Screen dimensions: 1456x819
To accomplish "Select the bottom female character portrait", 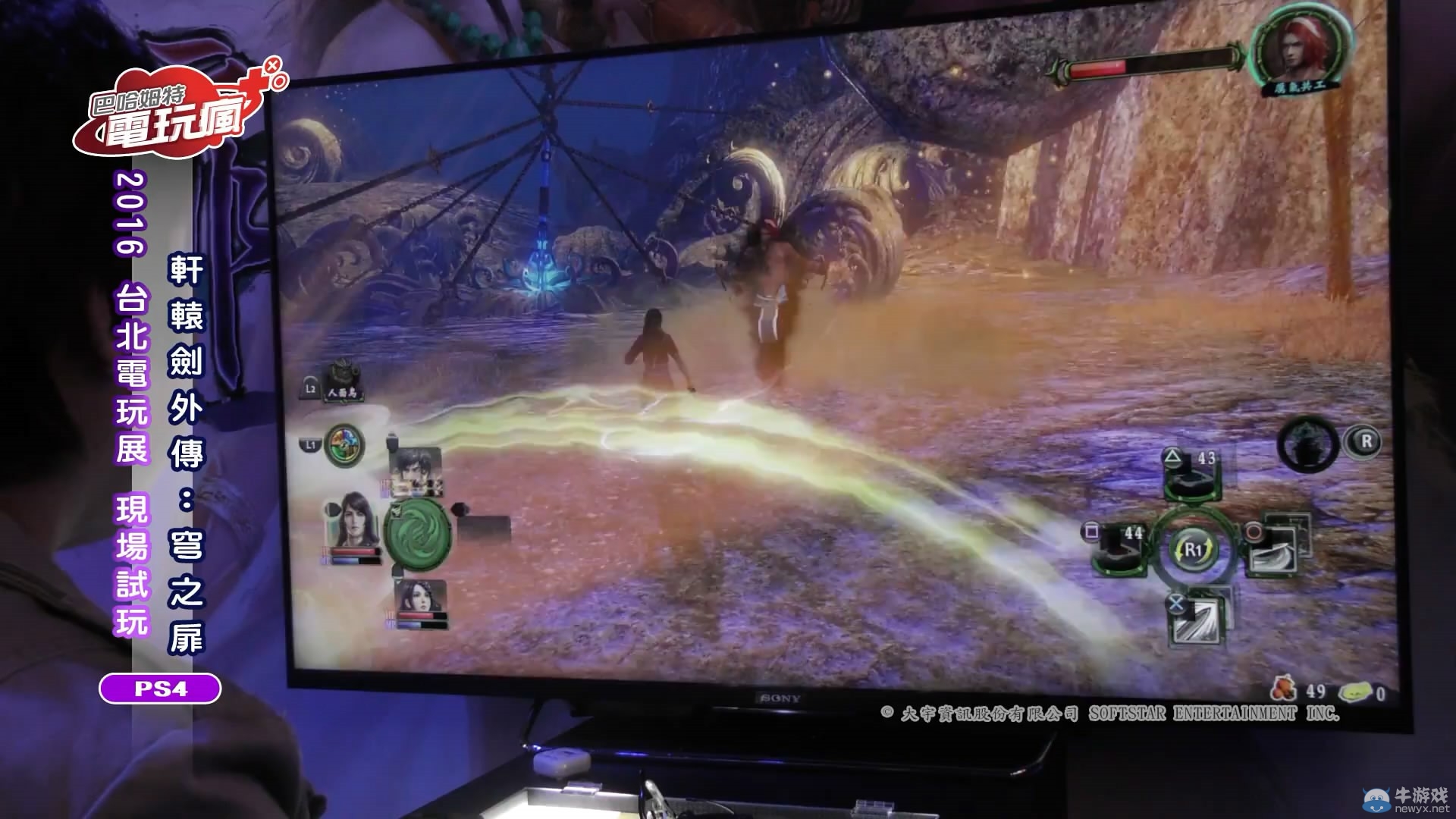I will coord(421,598).
